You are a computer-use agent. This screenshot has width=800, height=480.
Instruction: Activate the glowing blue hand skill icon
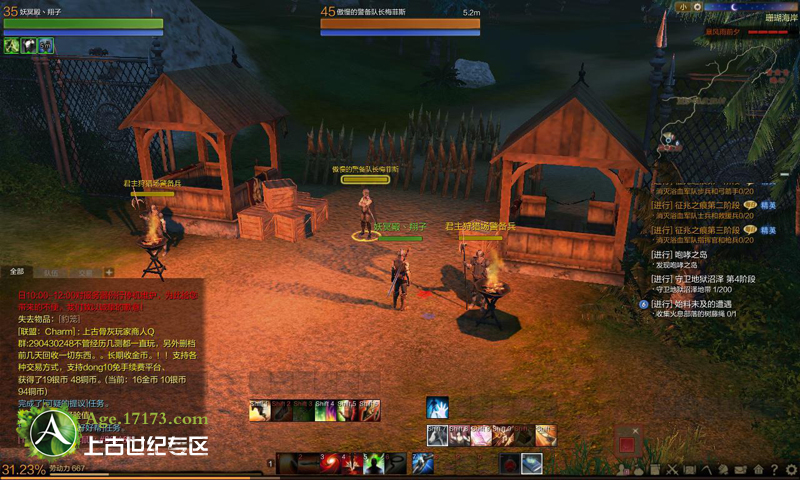pos(437,407)
